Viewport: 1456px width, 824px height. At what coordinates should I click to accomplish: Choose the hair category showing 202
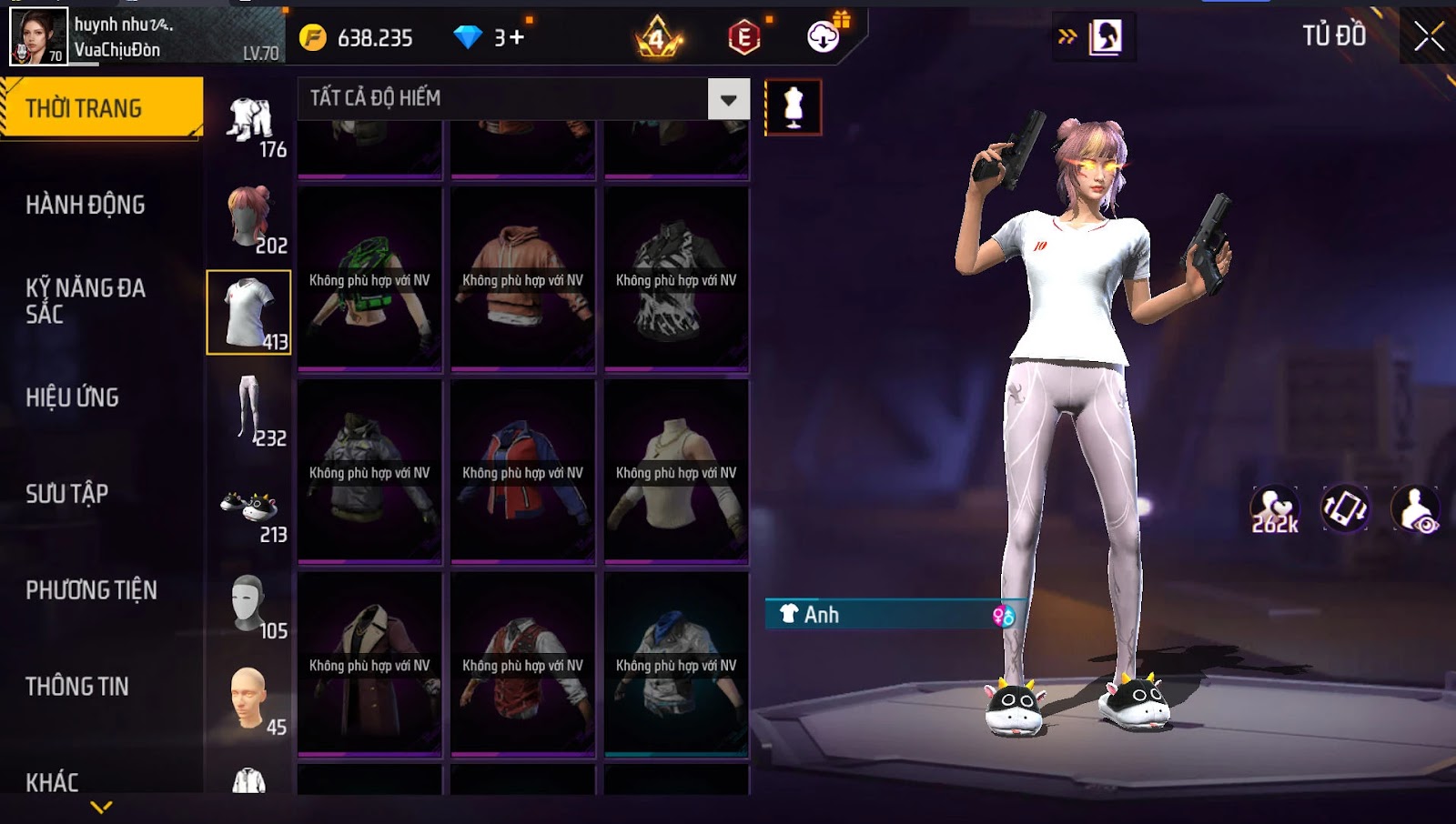coord(249,218)
